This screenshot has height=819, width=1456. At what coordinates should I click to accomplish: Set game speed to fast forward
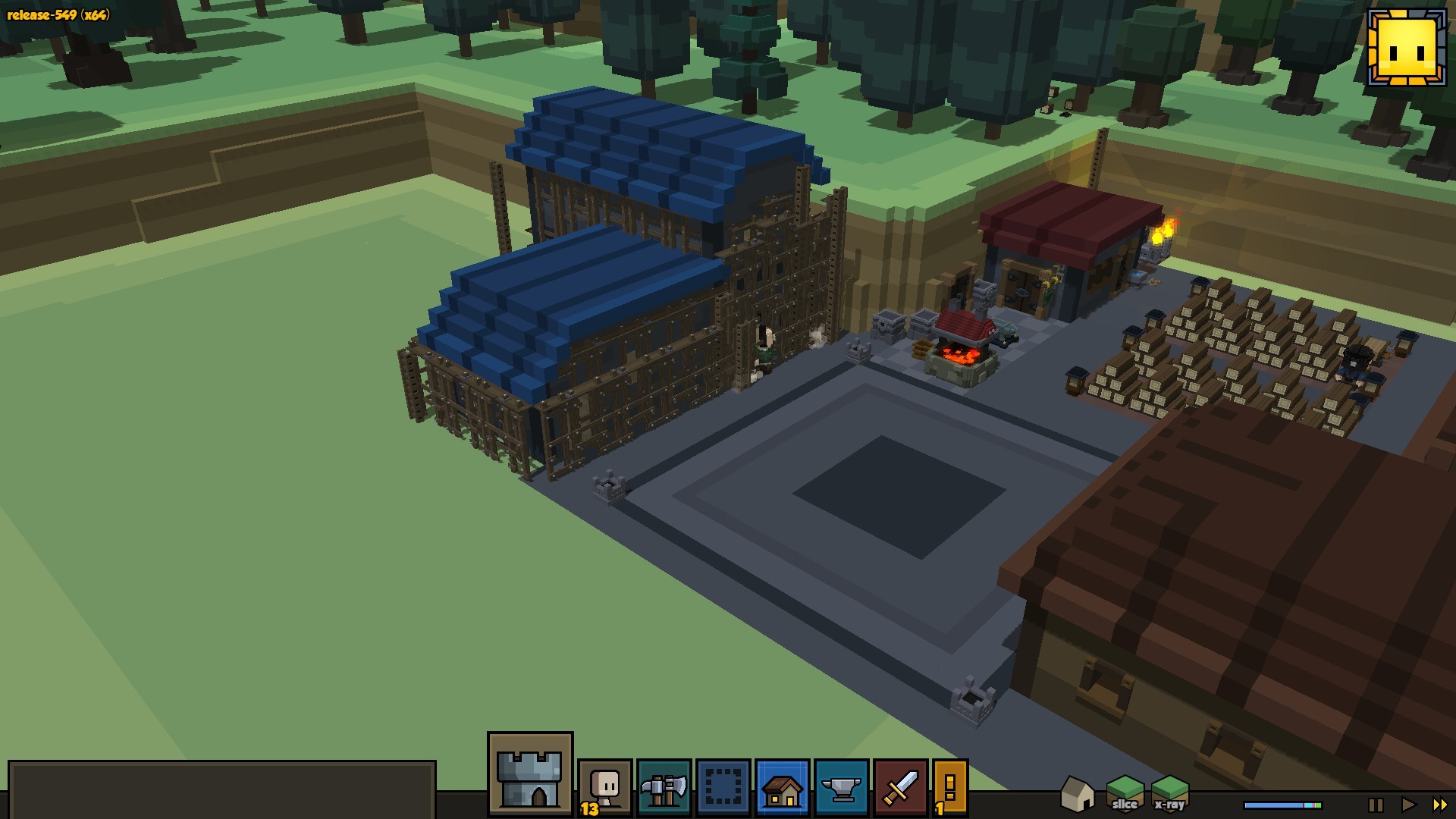1439,805
